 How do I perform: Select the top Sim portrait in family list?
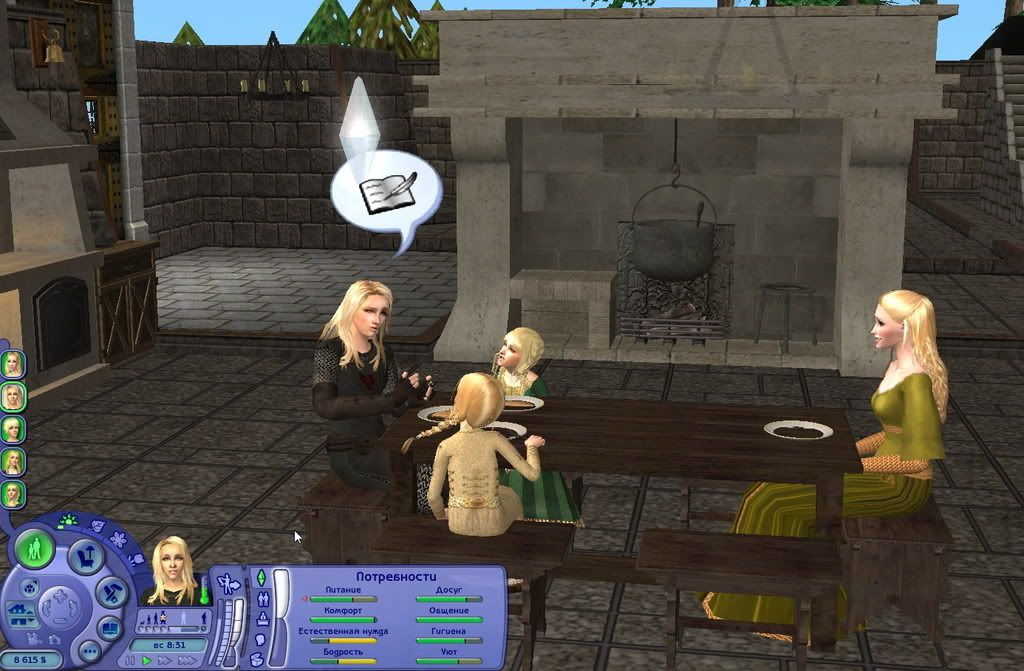point(12,363)
